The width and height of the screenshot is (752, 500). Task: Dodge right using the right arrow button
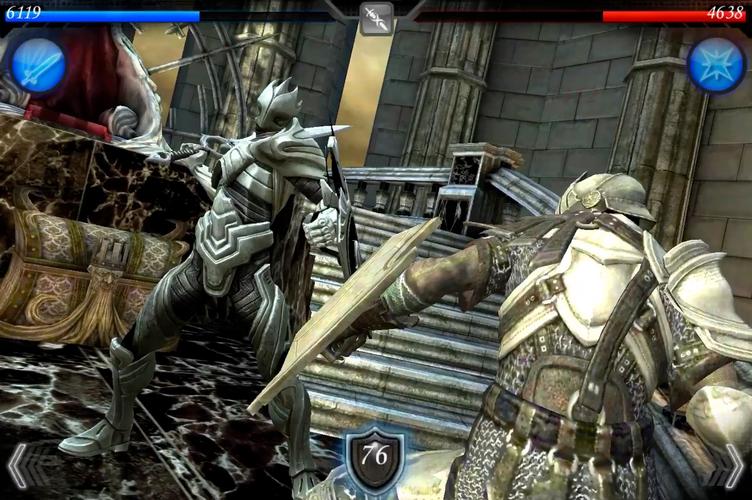coord(733,467)
